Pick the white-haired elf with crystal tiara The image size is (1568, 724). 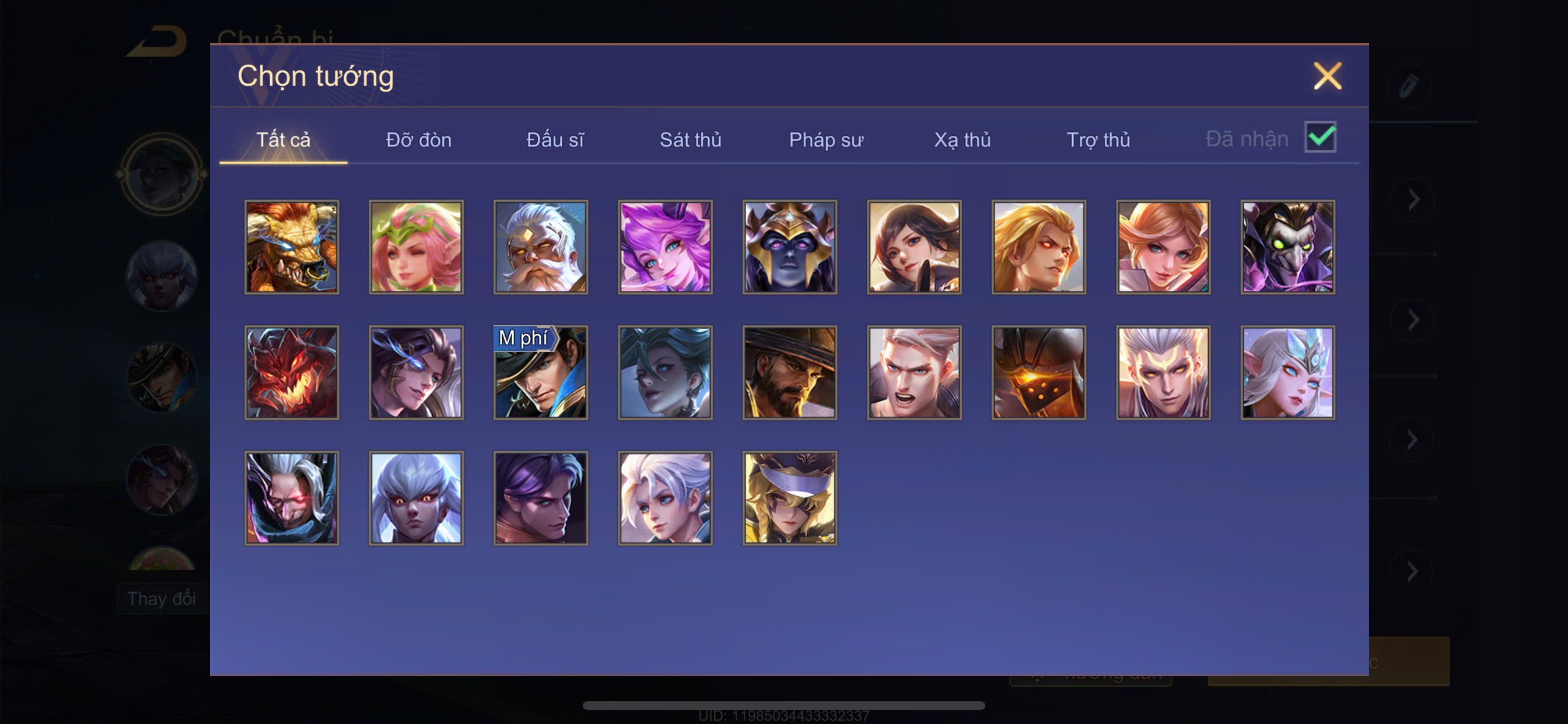(1287, 372)
